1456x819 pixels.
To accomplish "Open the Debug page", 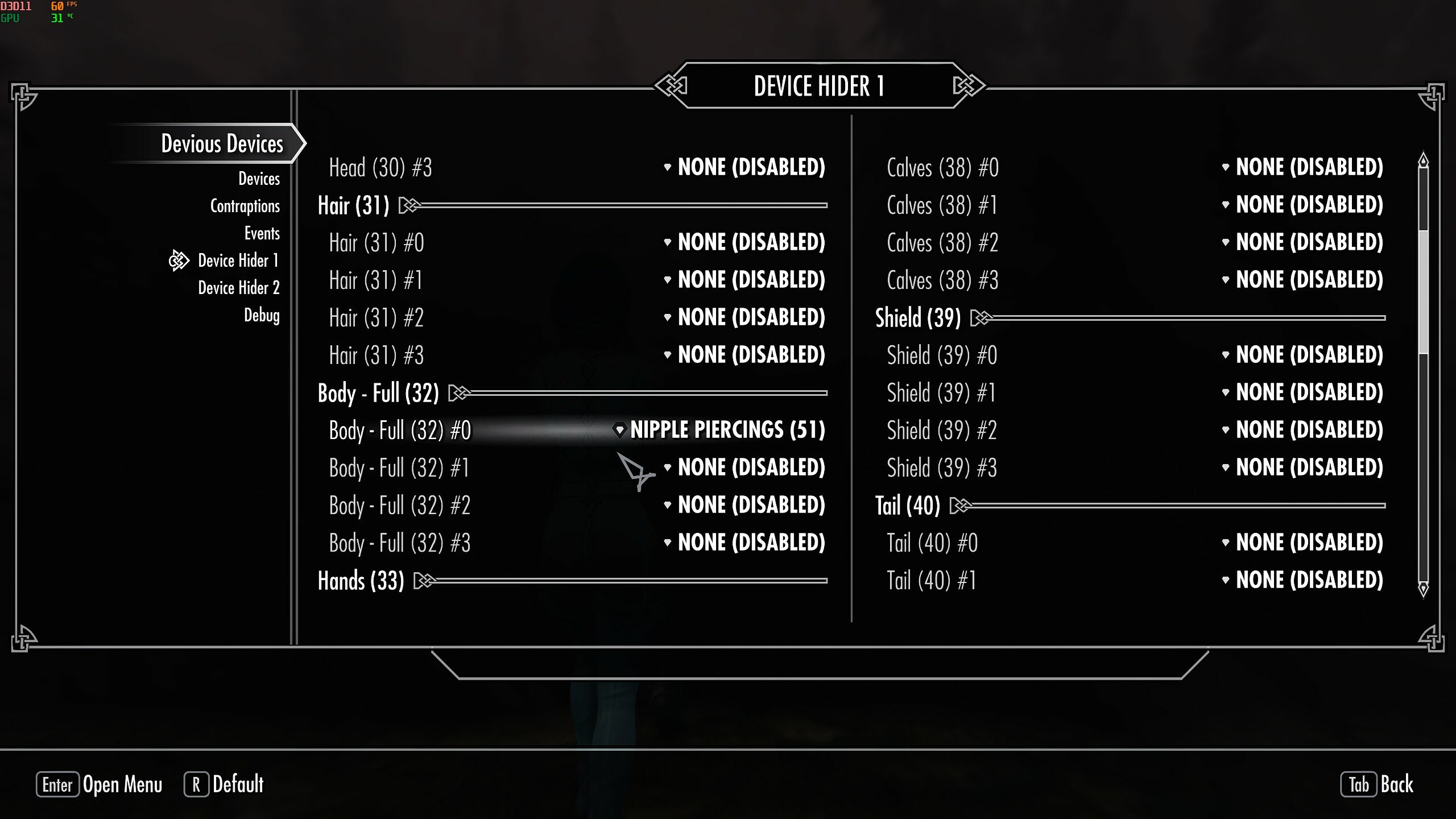I will (262, 315).
